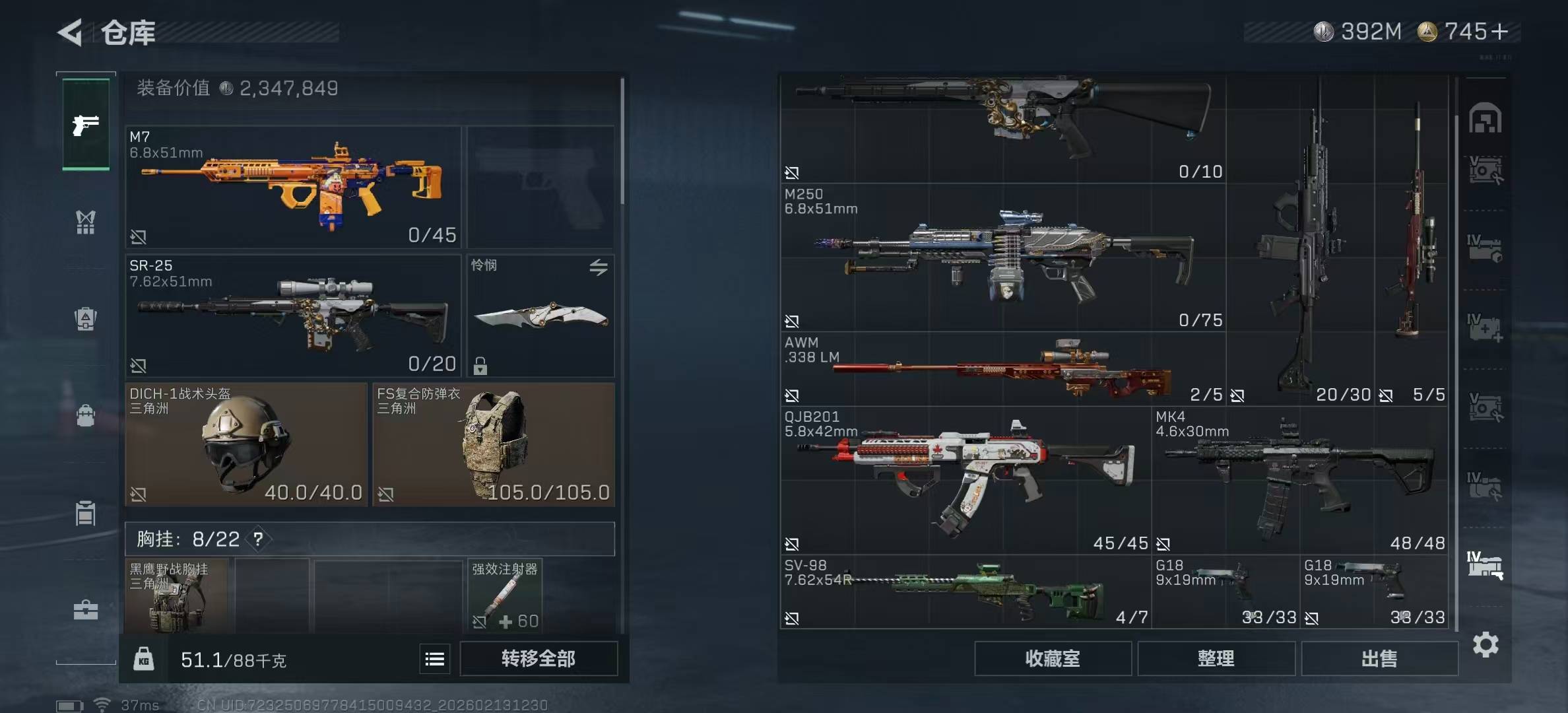Viewport: 1568px width, 713px height.
Task: Click 整理 to sort the stash
Action: [x=1216, y=658]
